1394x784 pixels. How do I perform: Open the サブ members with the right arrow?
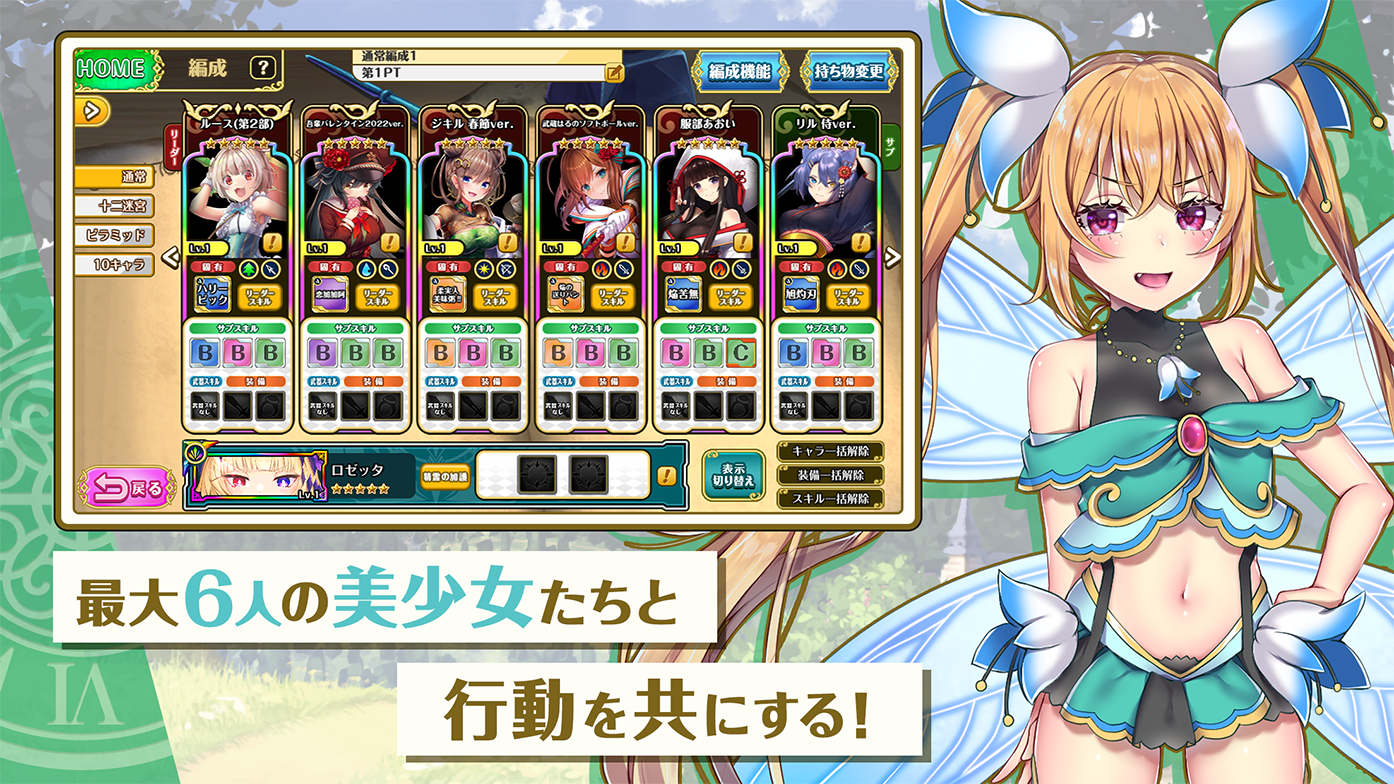pos(890,256)
